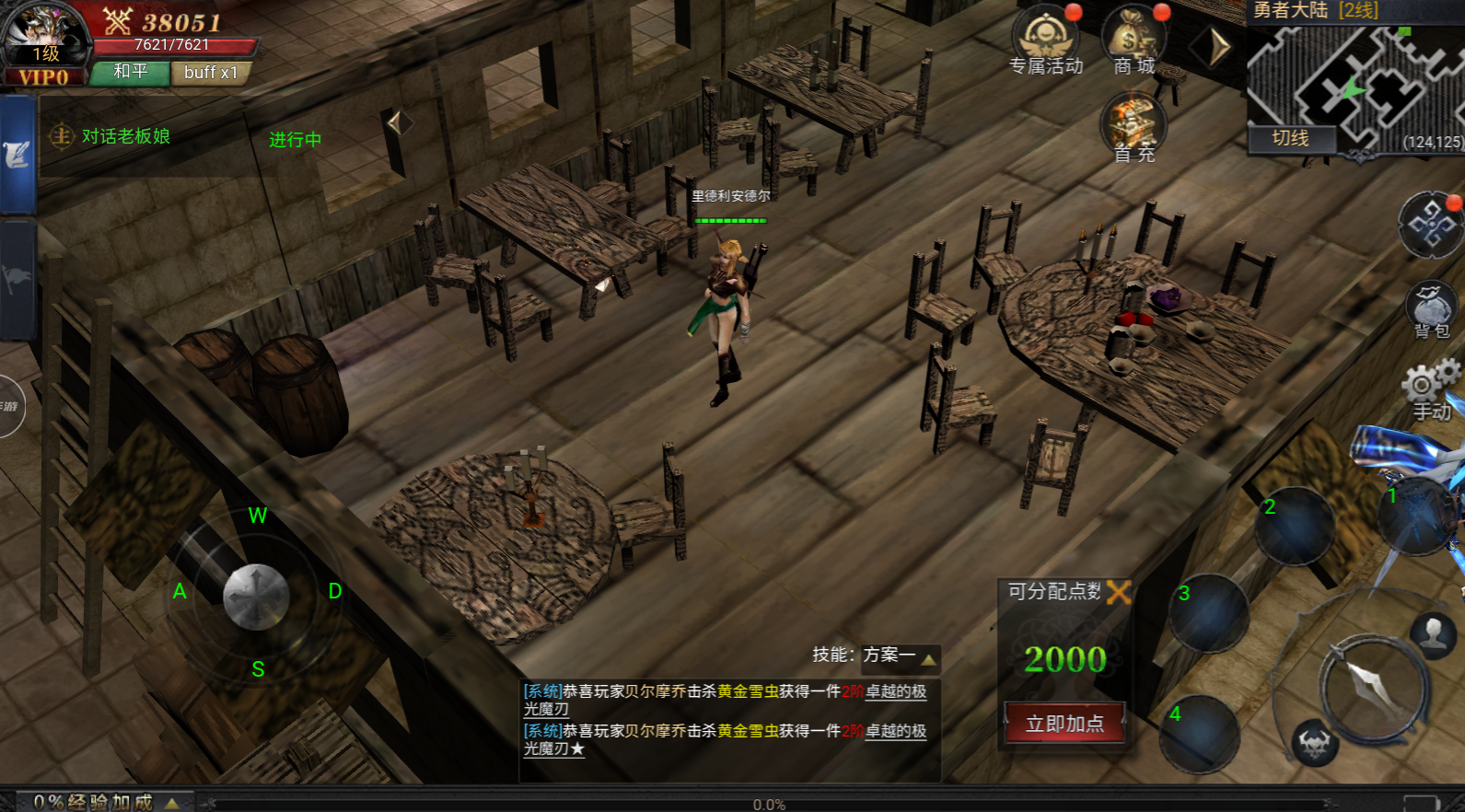The height and width of the screenshot is (812, 1465).
Task: Click 立即加点 to allocate points
Action: [x=1064, y=724]
